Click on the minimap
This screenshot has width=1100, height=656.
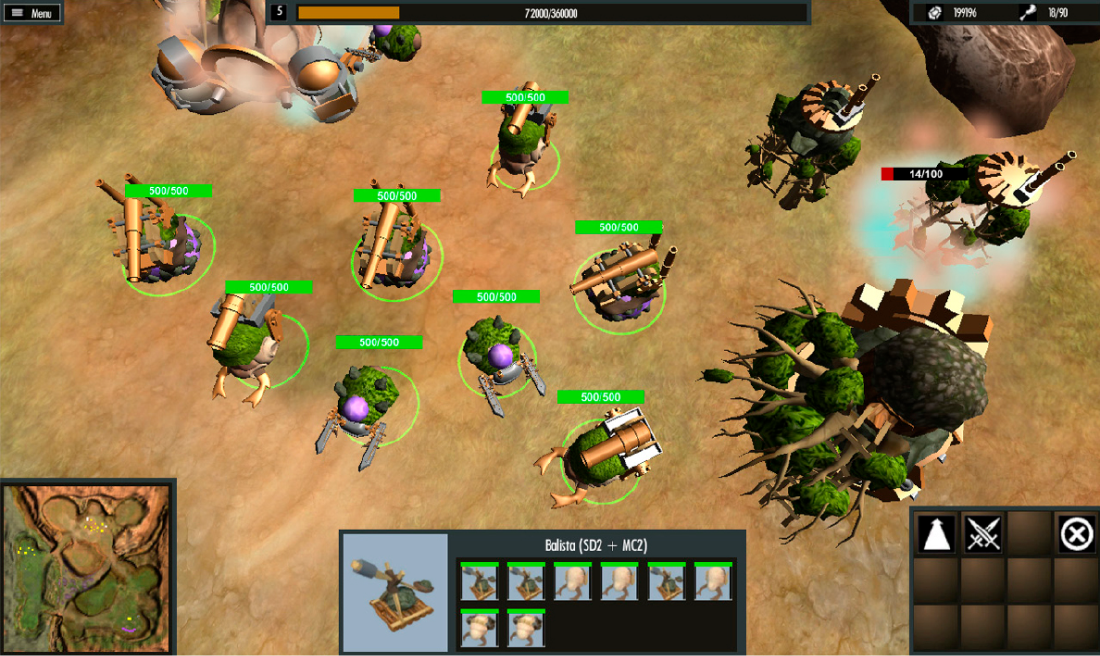tap(87, 567)
